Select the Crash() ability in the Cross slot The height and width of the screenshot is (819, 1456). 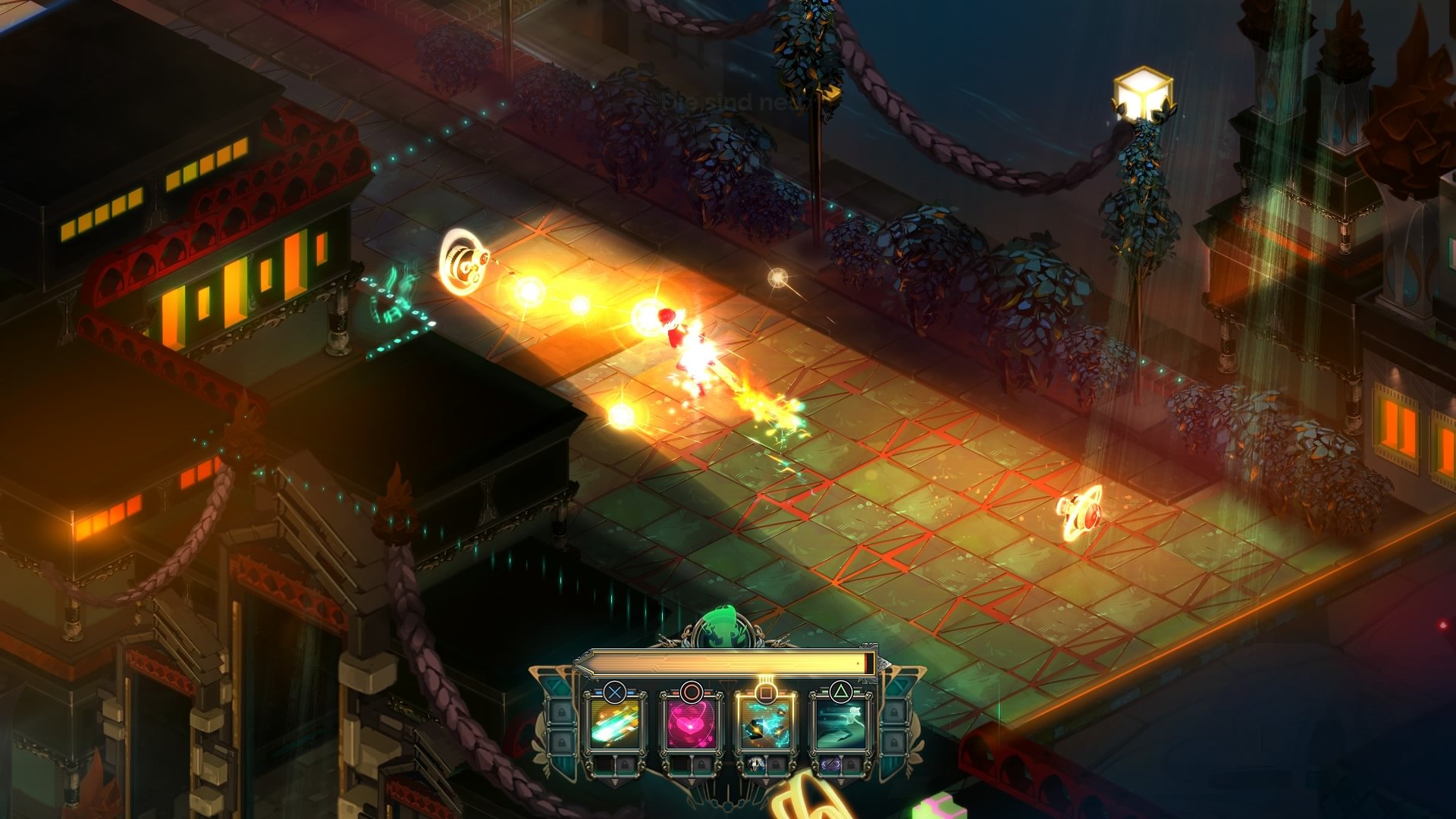coord(614,726)
